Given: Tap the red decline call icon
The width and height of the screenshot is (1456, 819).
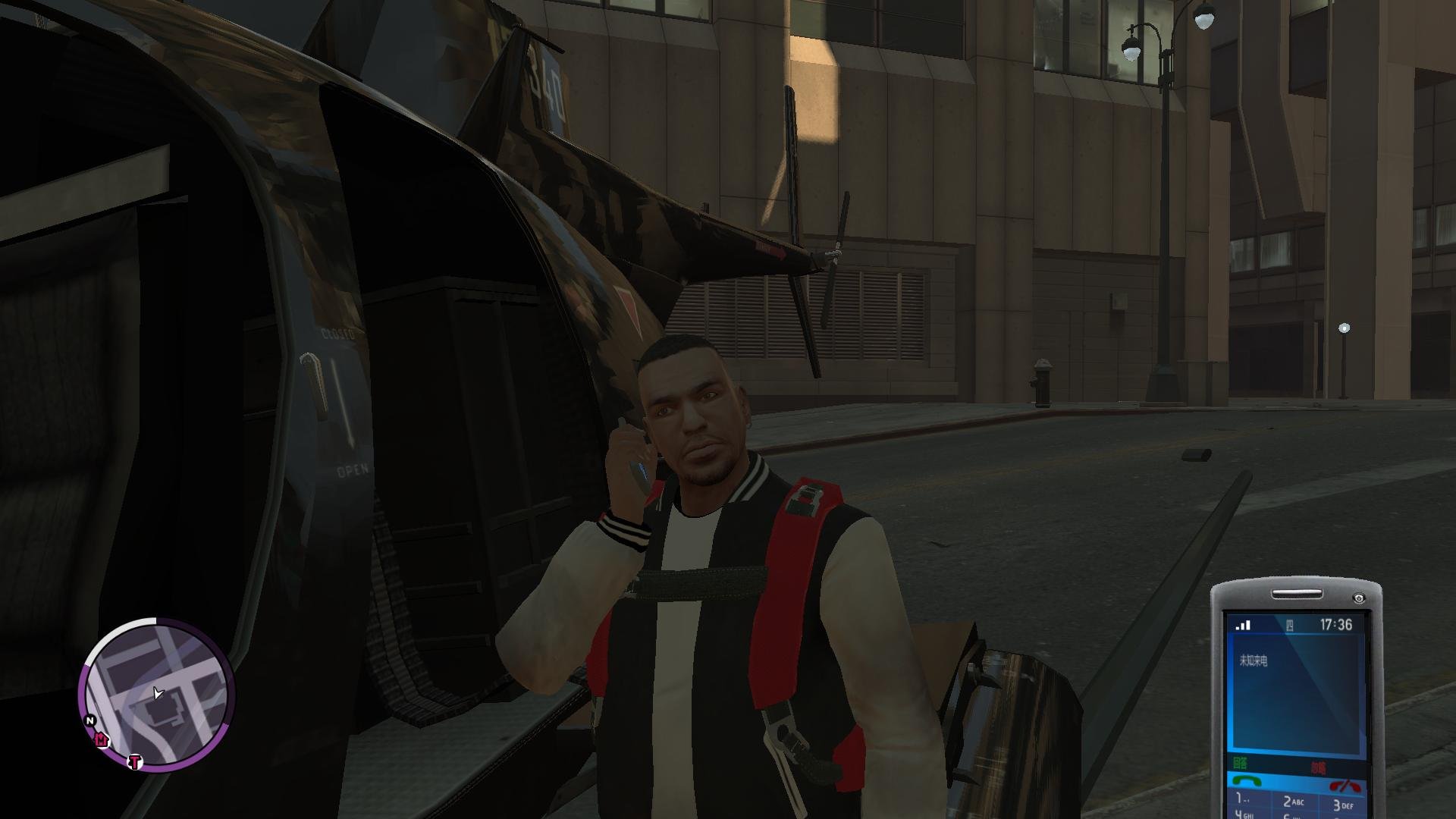Looking at the screenshot, I should pos(1344,784).
